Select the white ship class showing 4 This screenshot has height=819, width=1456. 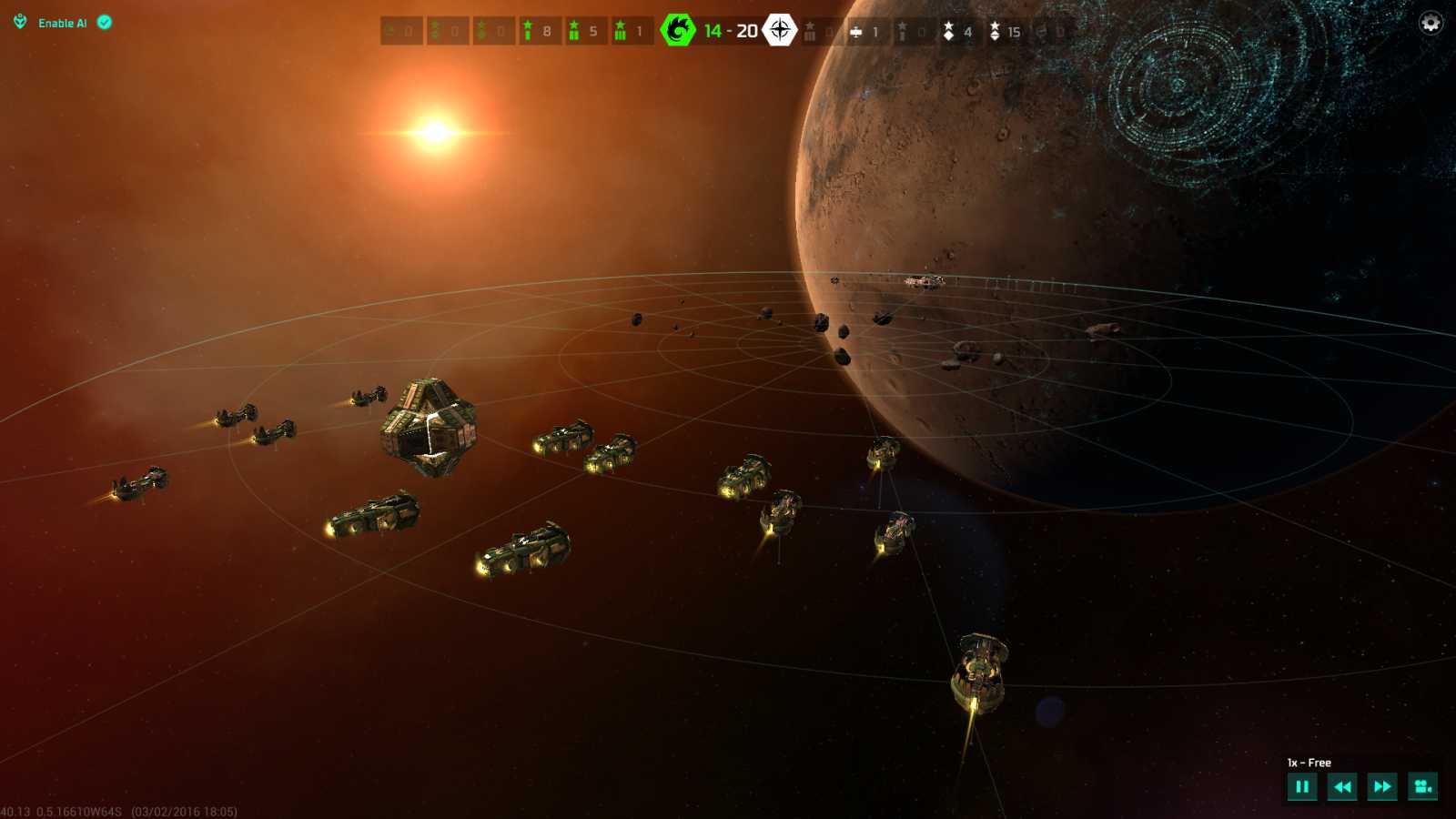(x=957, y=32)
